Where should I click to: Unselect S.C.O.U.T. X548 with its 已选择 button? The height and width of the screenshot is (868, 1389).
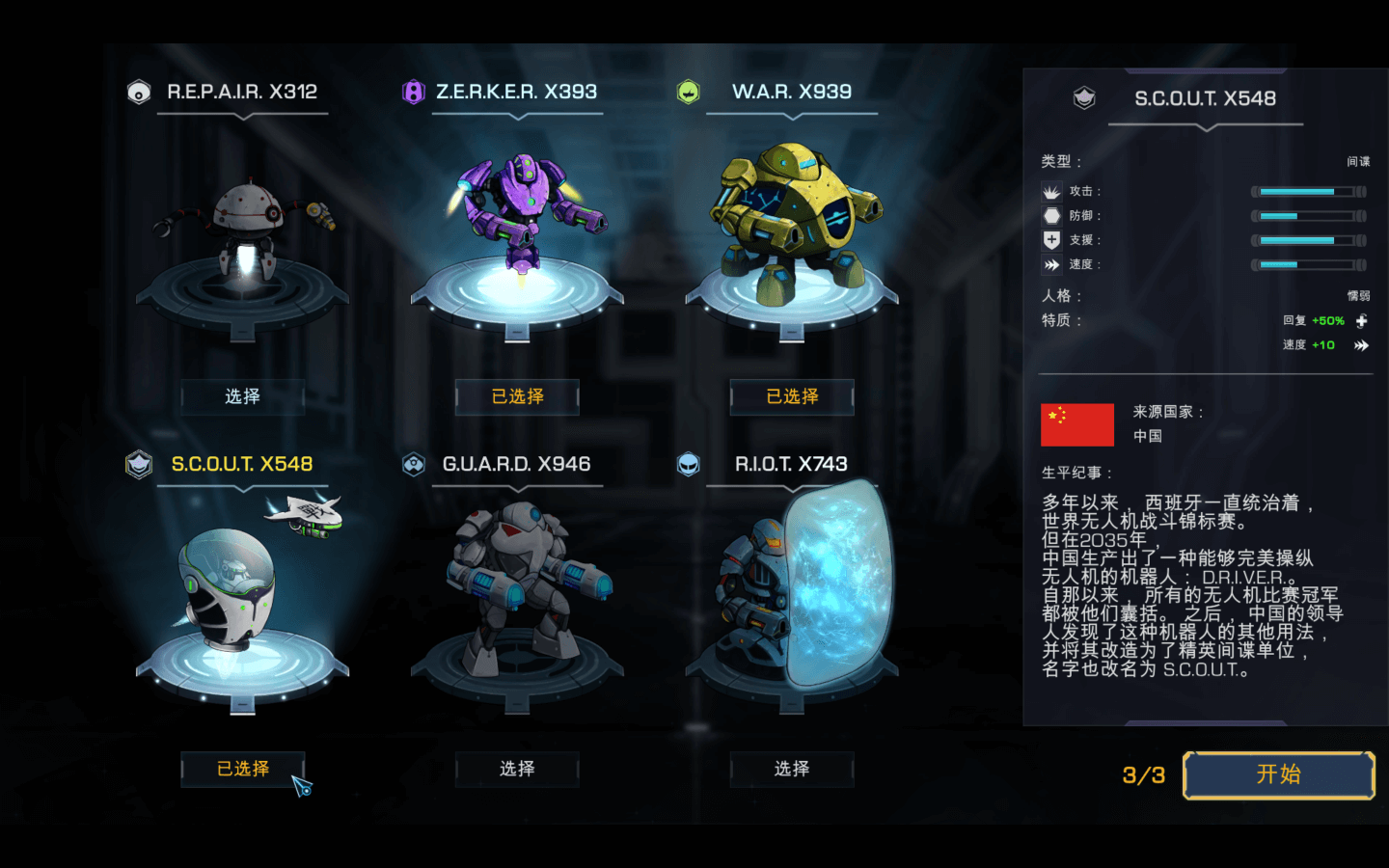[x=242, y=769]
